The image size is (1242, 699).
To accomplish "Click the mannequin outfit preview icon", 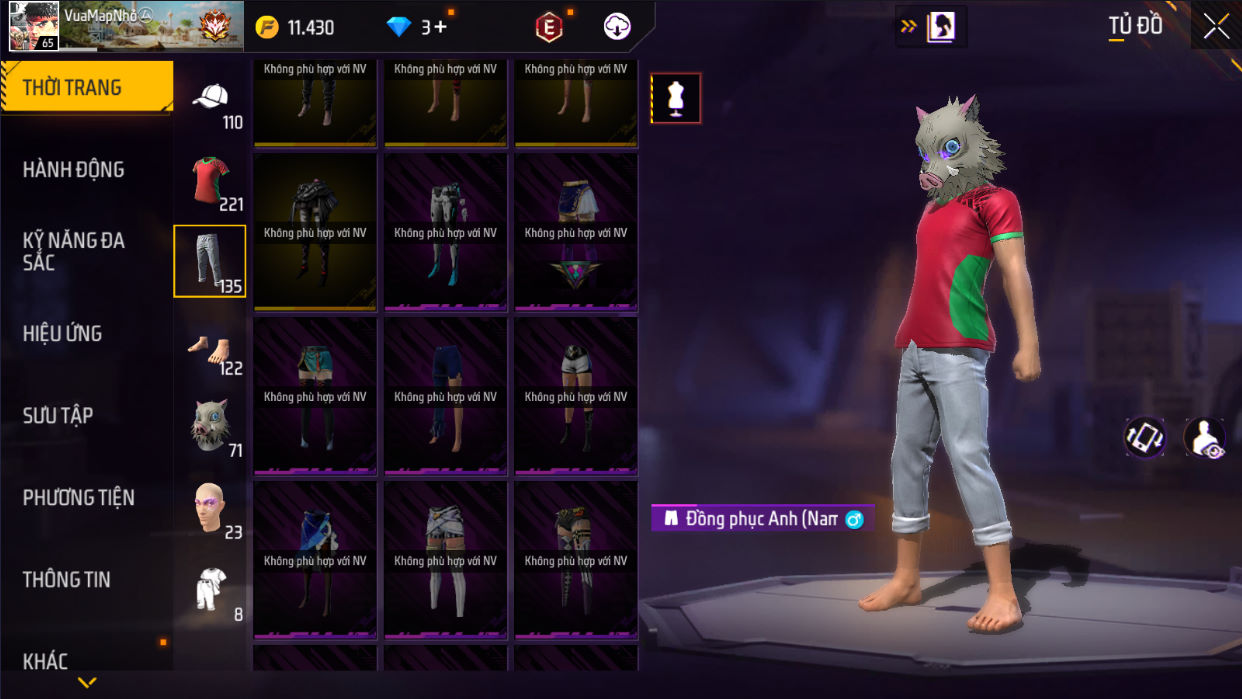I will (x=676, y=98).
